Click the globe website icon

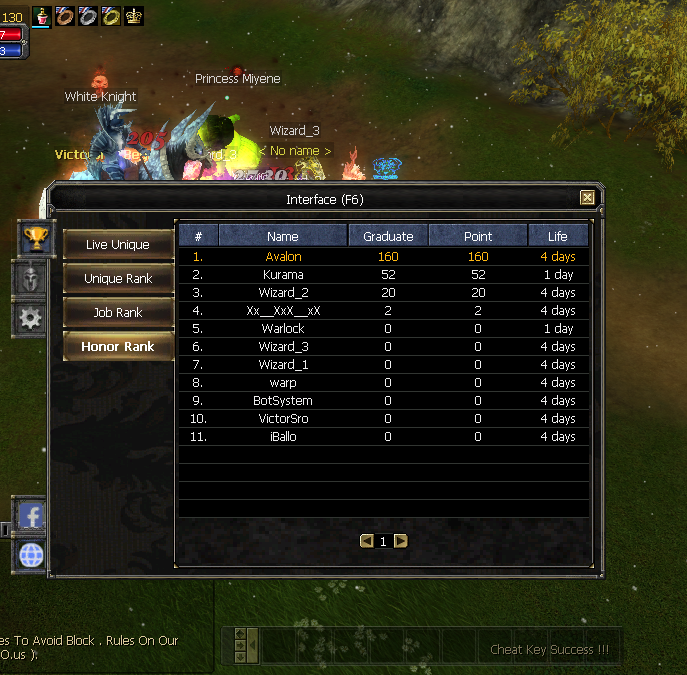pyautogui.click(x=32, y=556)
